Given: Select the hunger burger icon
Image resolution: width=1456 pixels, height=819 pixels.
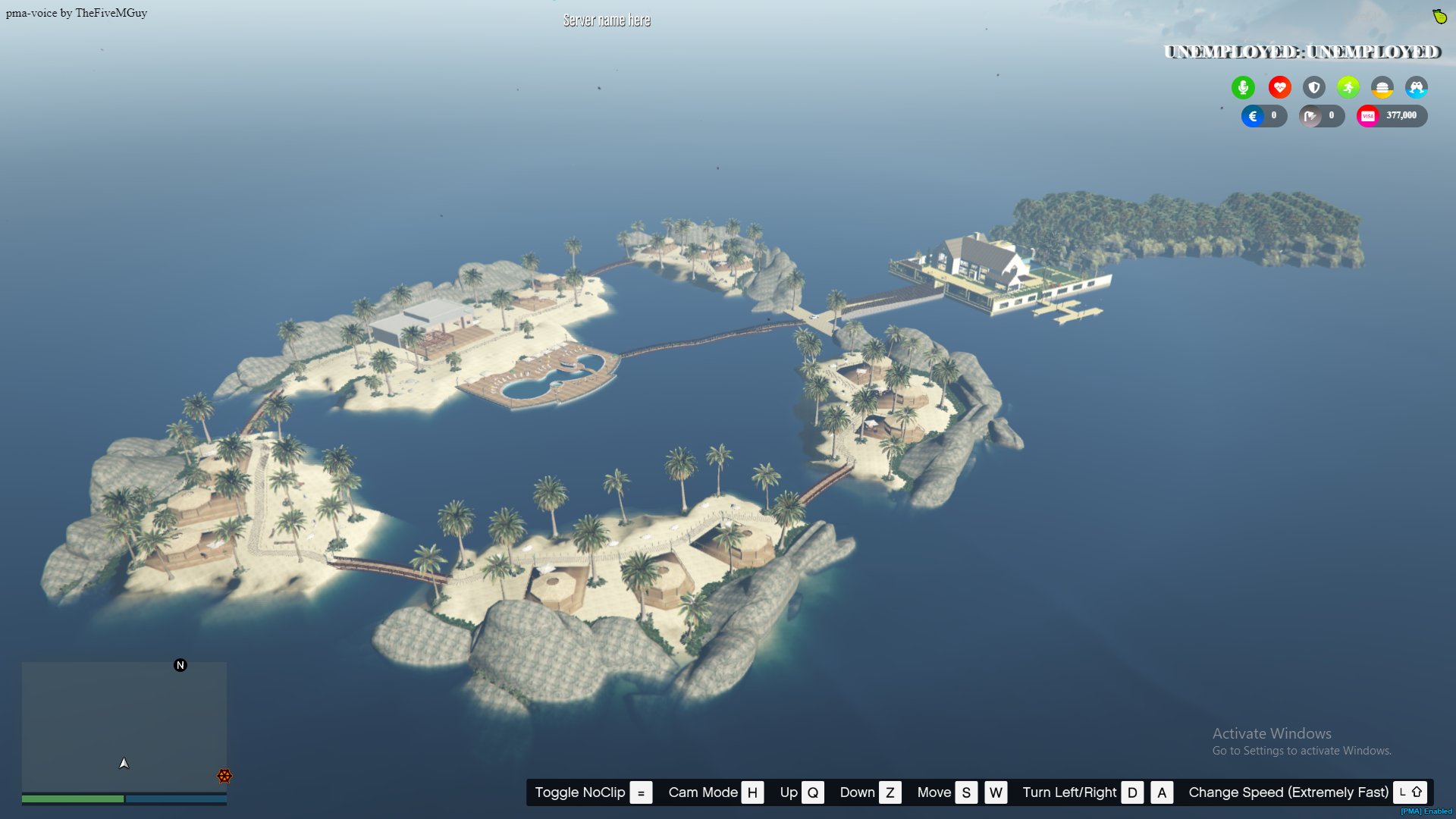Looking at the screenshot, I should (1382, 87).
